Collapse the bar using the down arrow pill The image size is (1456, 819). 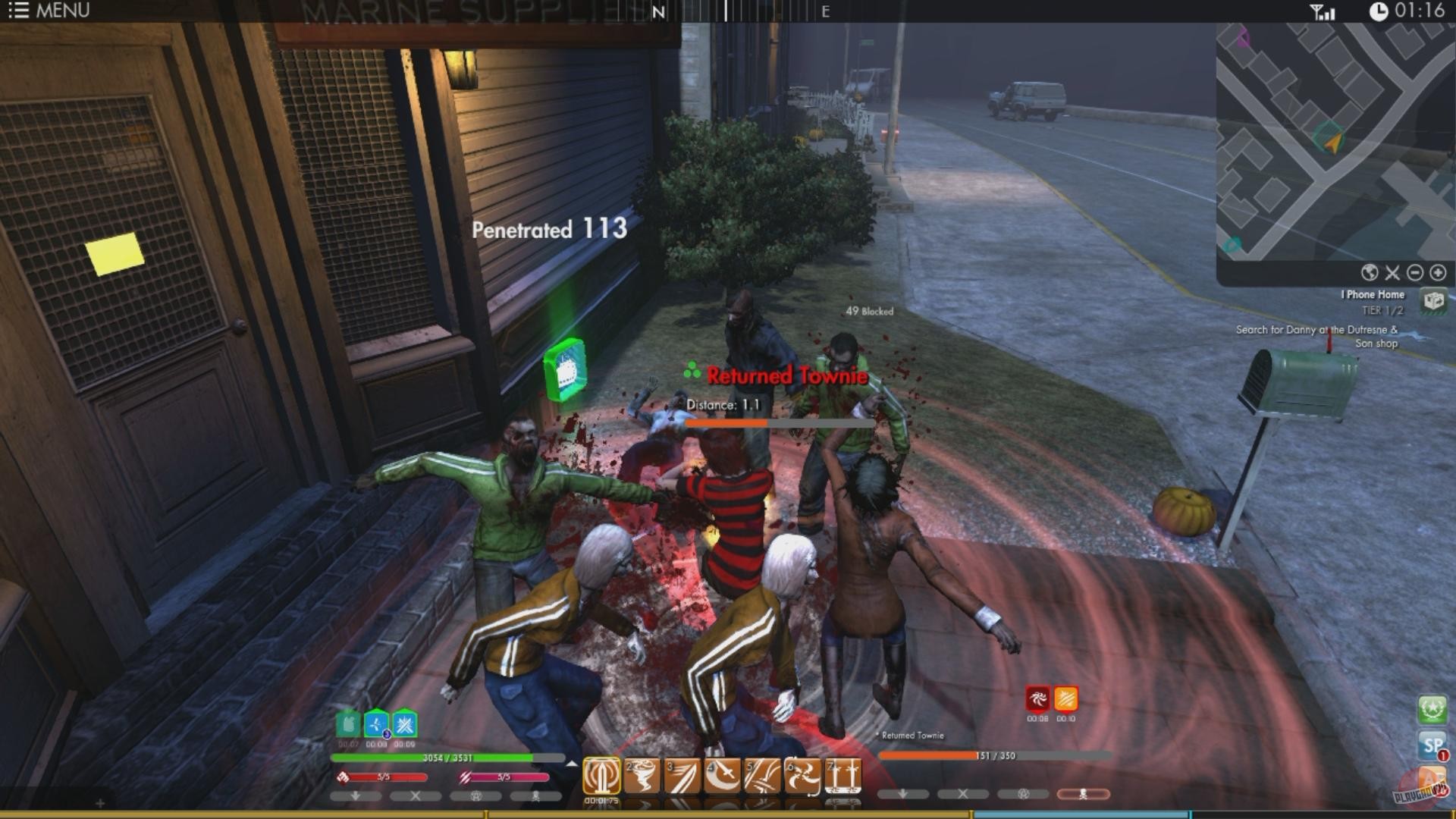click(x=355, y=795)
